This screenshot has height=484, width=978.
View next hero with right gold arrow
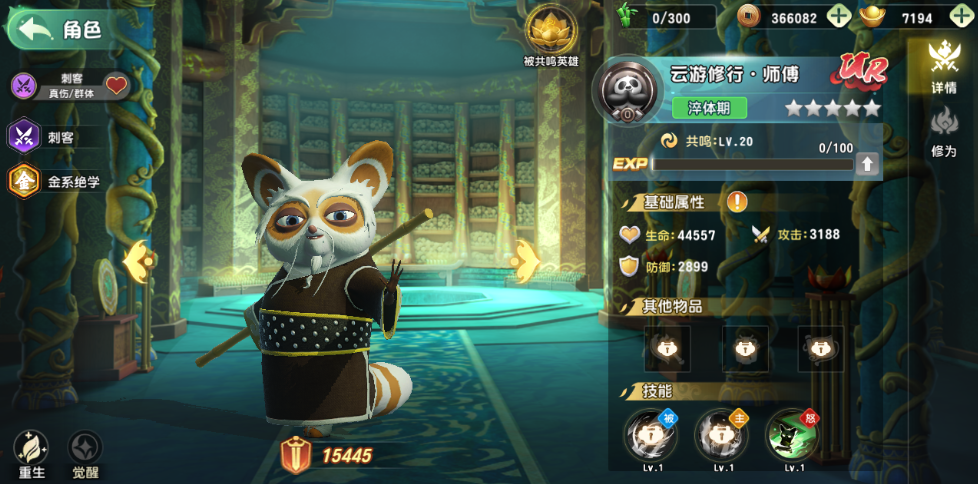[x=526, y=261]
